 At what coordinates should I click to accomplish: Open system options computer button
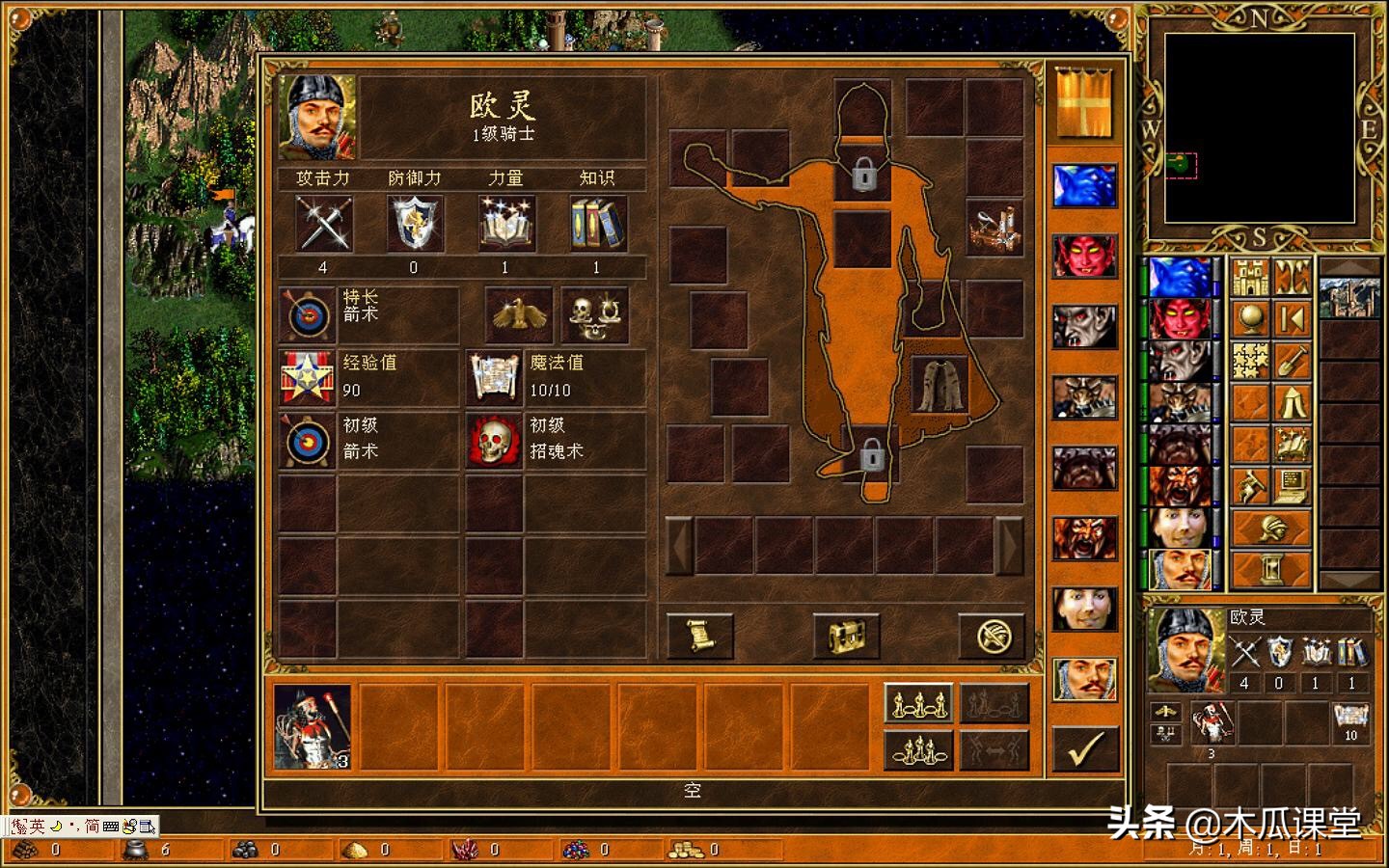(1292, 484)
